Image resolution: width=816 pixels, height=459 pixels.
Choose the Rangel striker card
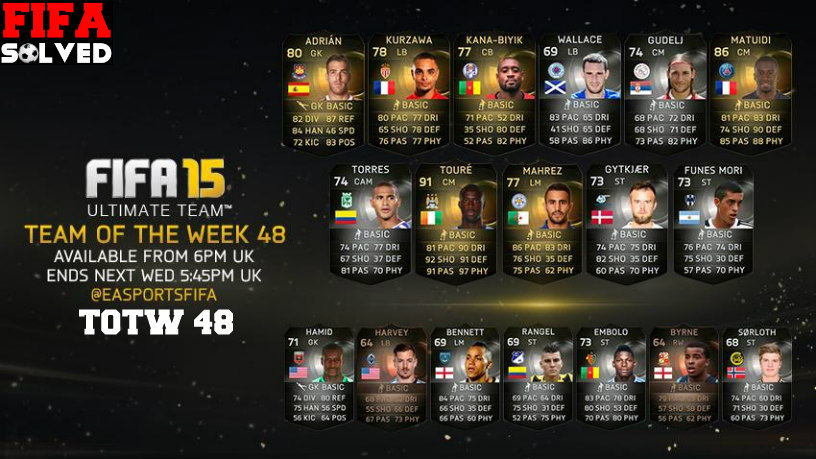click(538, 376)
